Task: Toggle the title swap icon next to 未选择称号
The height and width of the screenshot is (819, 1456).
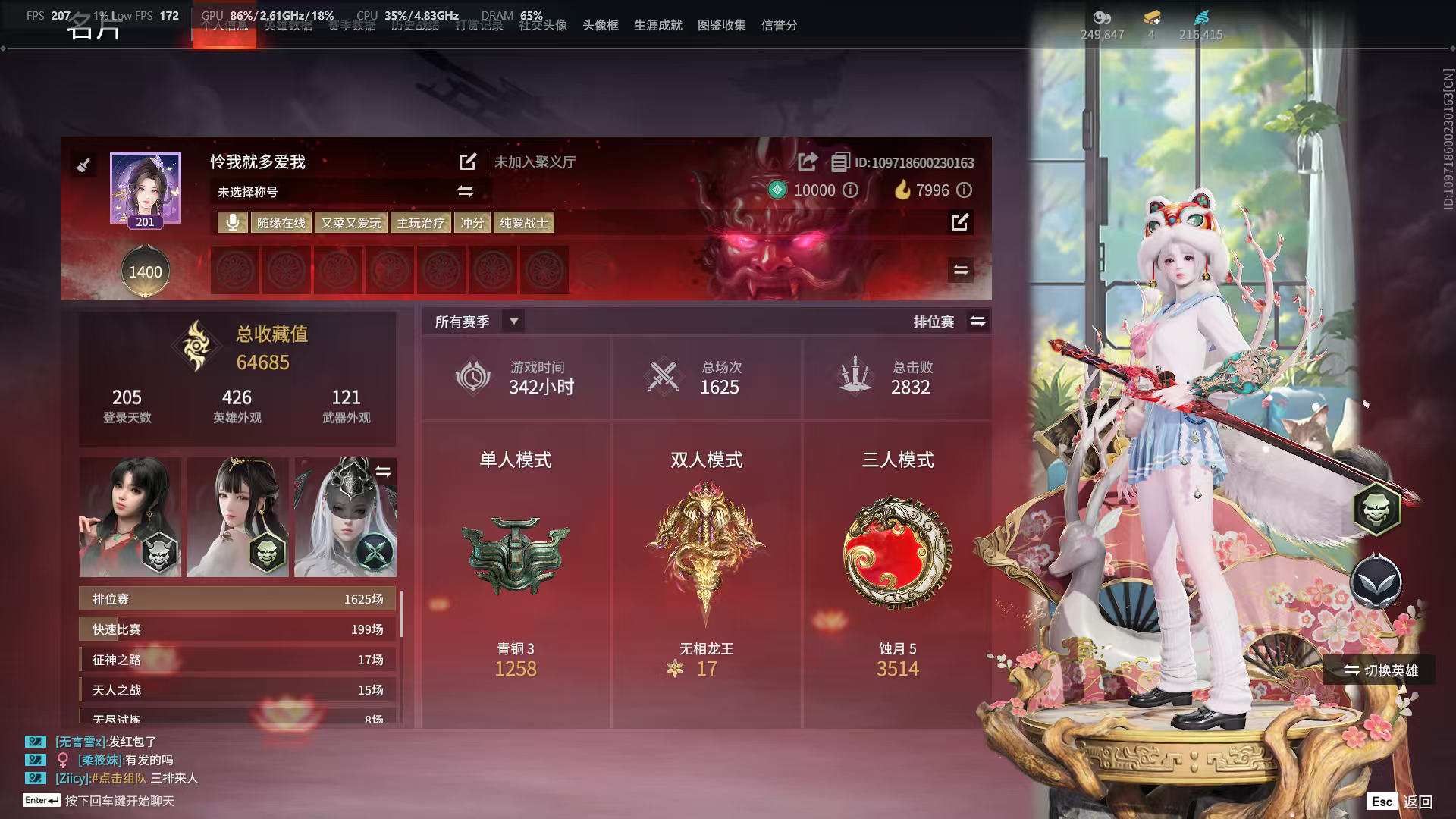Action: (465, 192)
